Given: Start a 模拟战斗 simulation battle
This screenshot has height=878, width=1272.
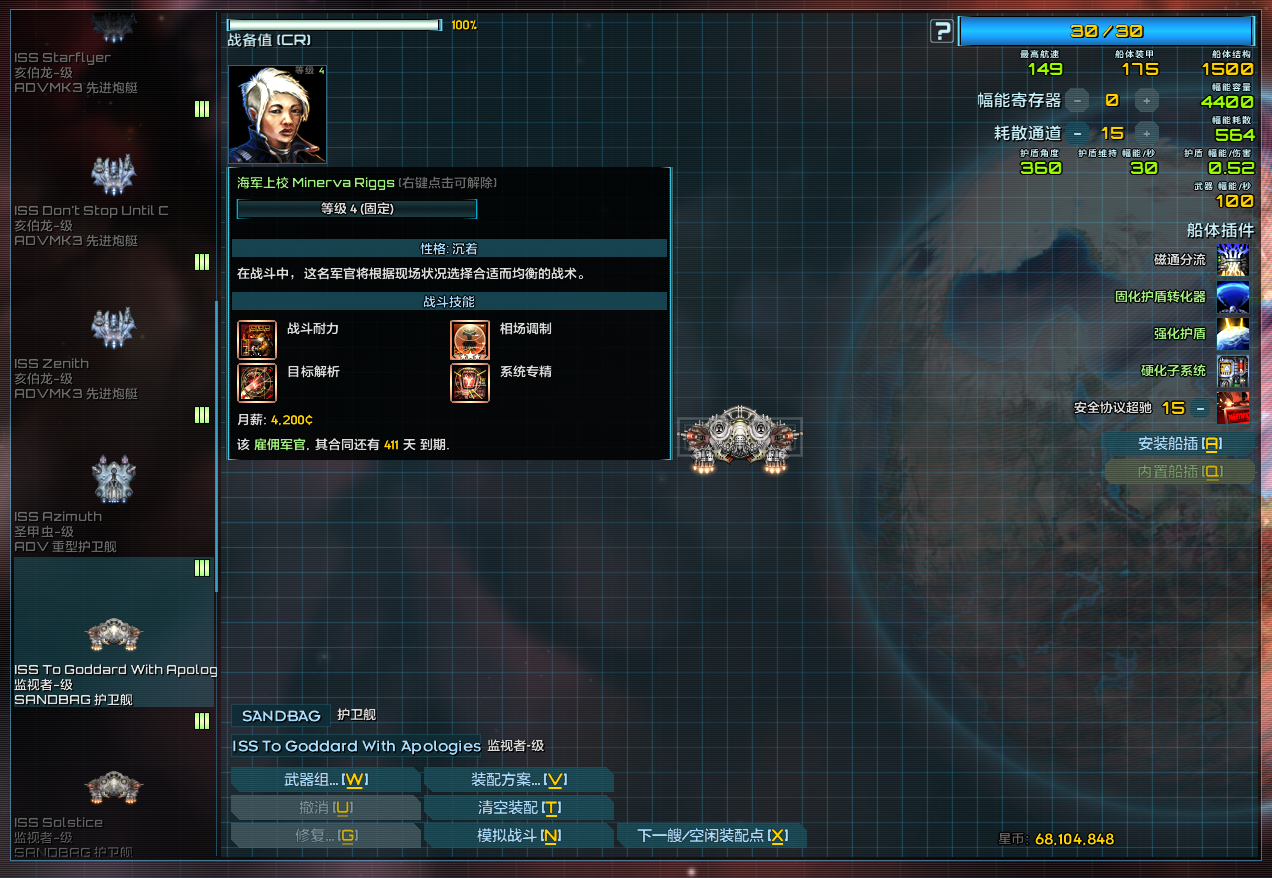Looking at the screenshot, I should click(x=518, y=836).
